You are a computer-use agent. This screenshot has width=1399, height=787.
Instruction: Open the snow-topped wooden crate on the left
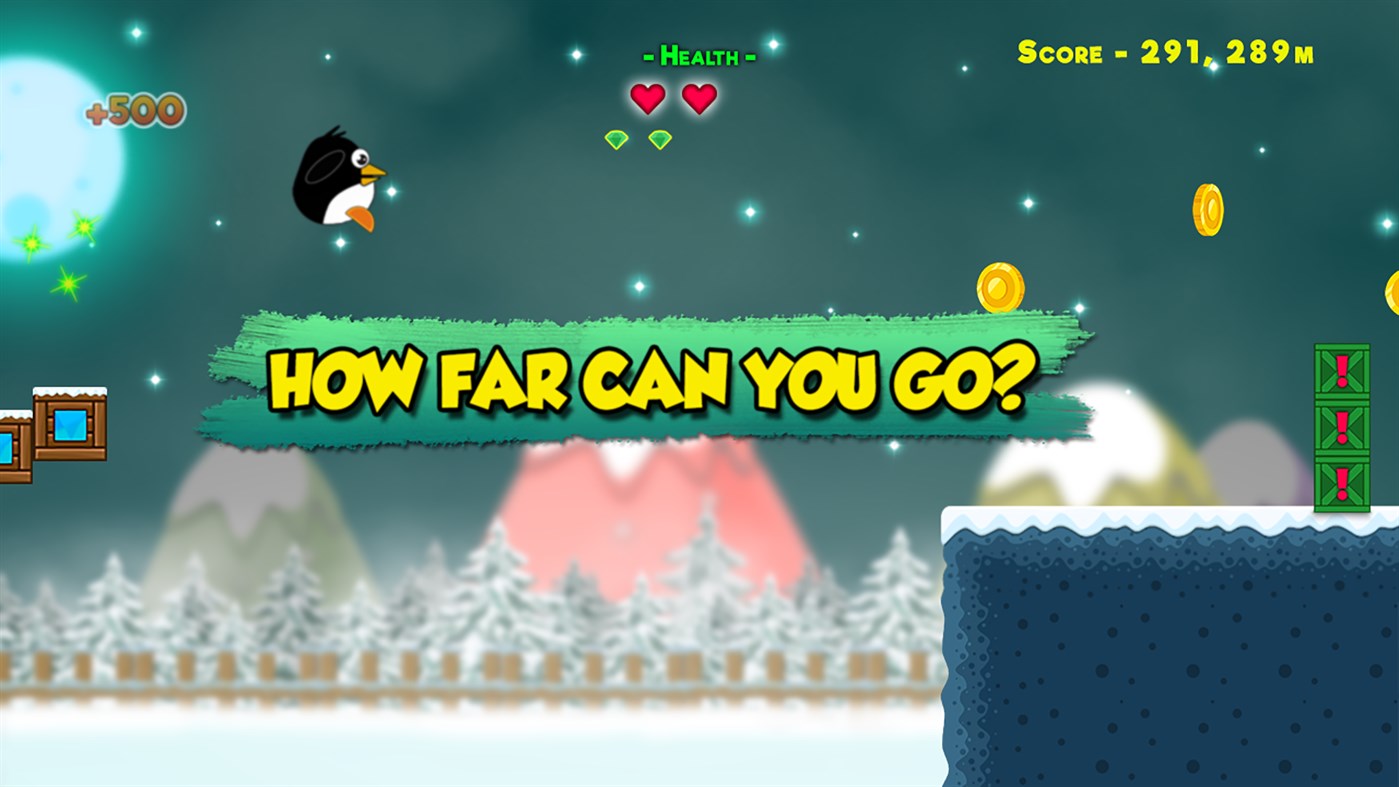click(72, 425)
